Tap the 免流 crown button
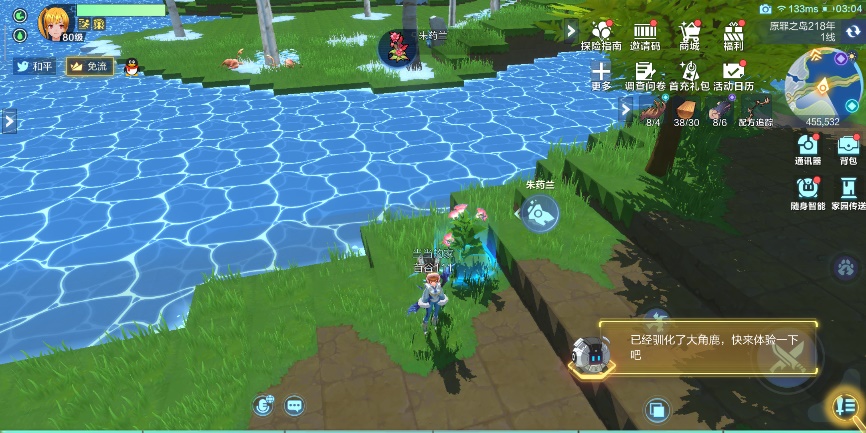 [x=89, y=66]
